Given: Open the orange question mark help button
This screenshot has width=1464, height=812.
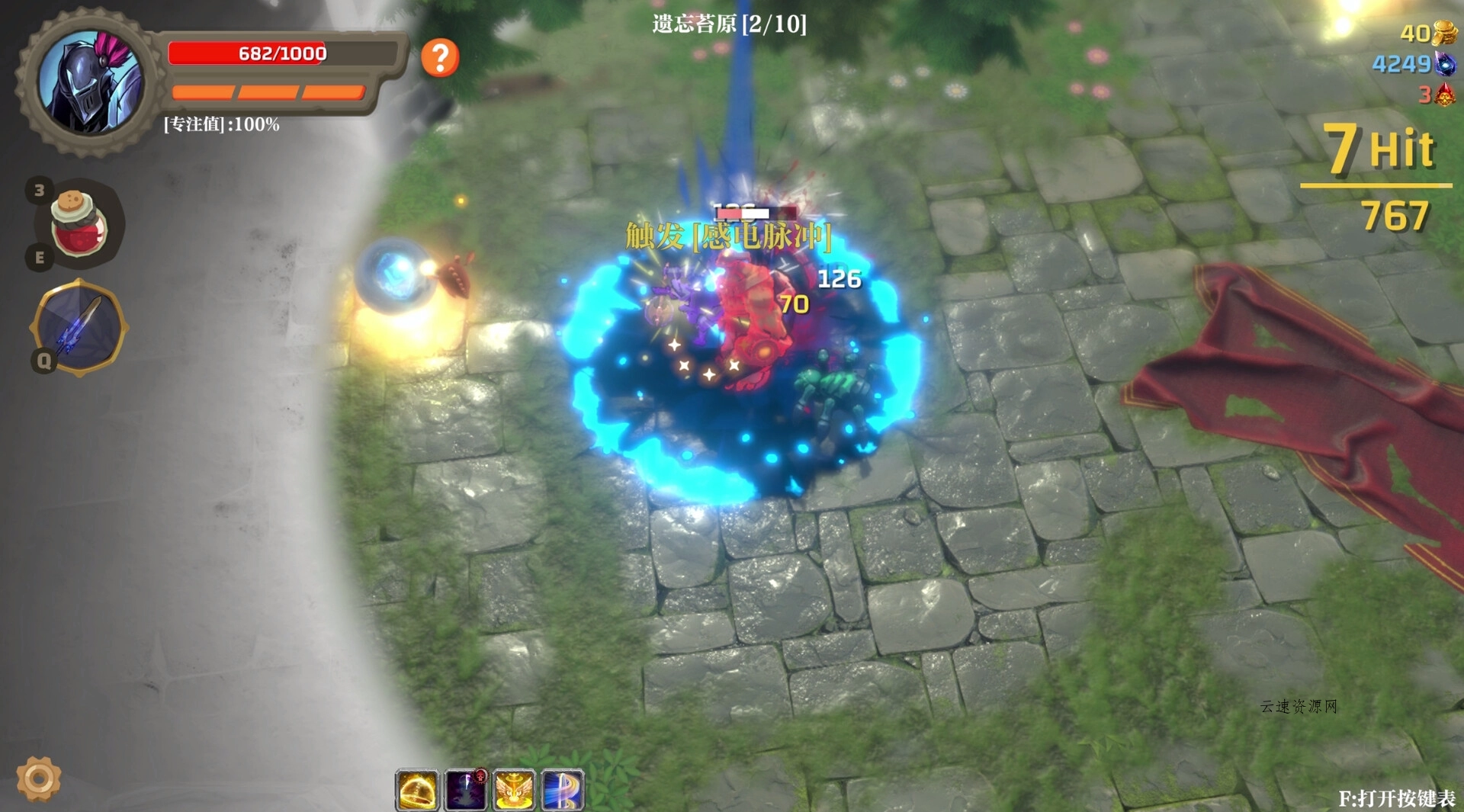Looking at the screenshot, I should point(440,58).
